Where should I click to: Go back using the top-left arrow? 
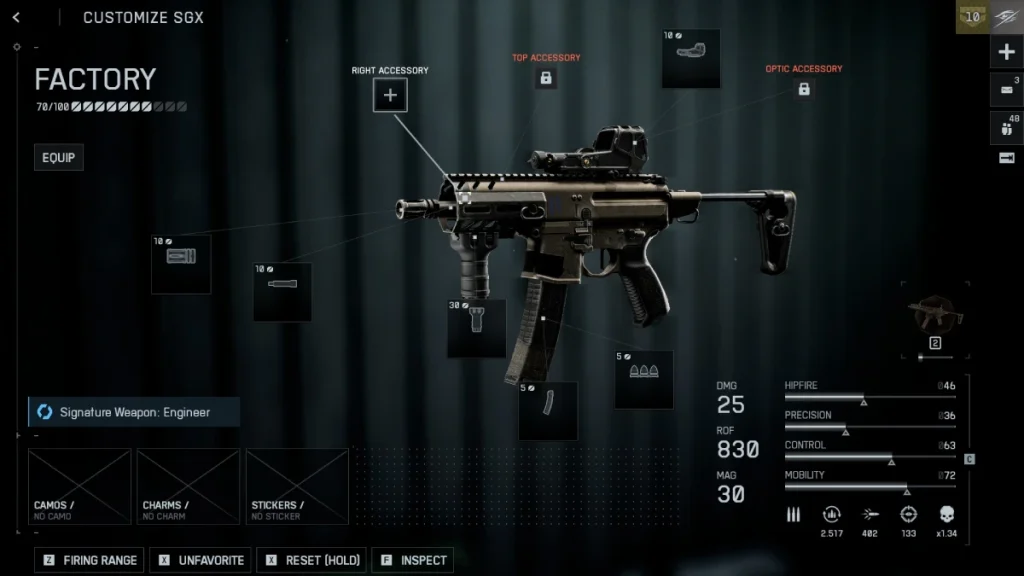click(17, 17)
